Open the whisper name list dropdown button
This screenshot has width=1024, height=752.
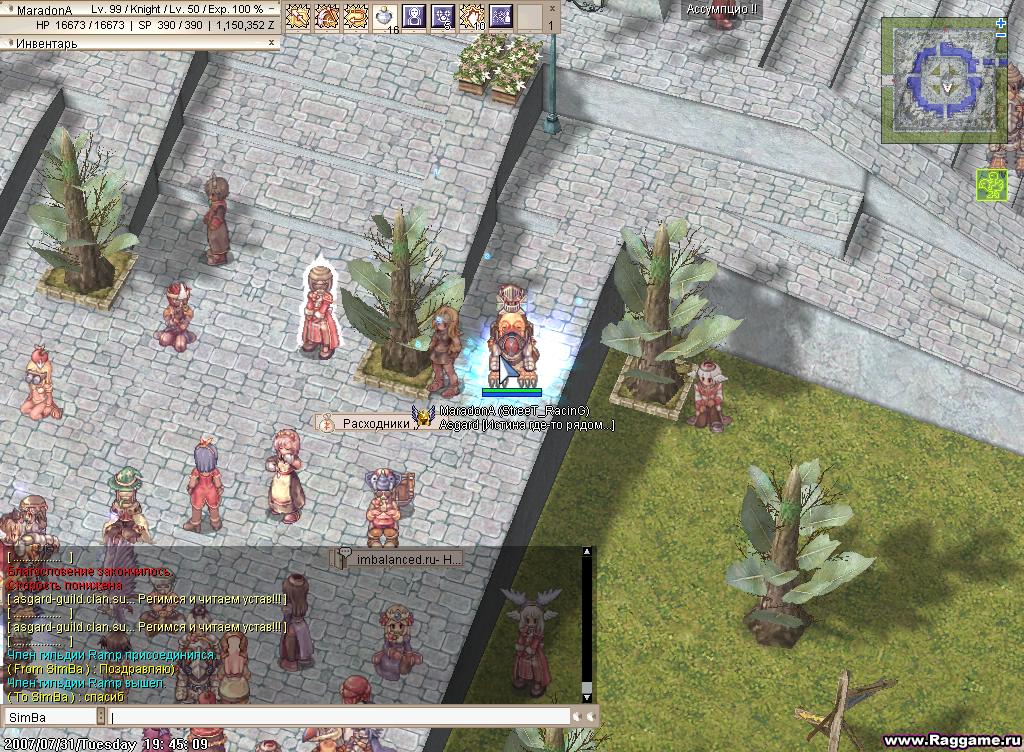[100, 717]
